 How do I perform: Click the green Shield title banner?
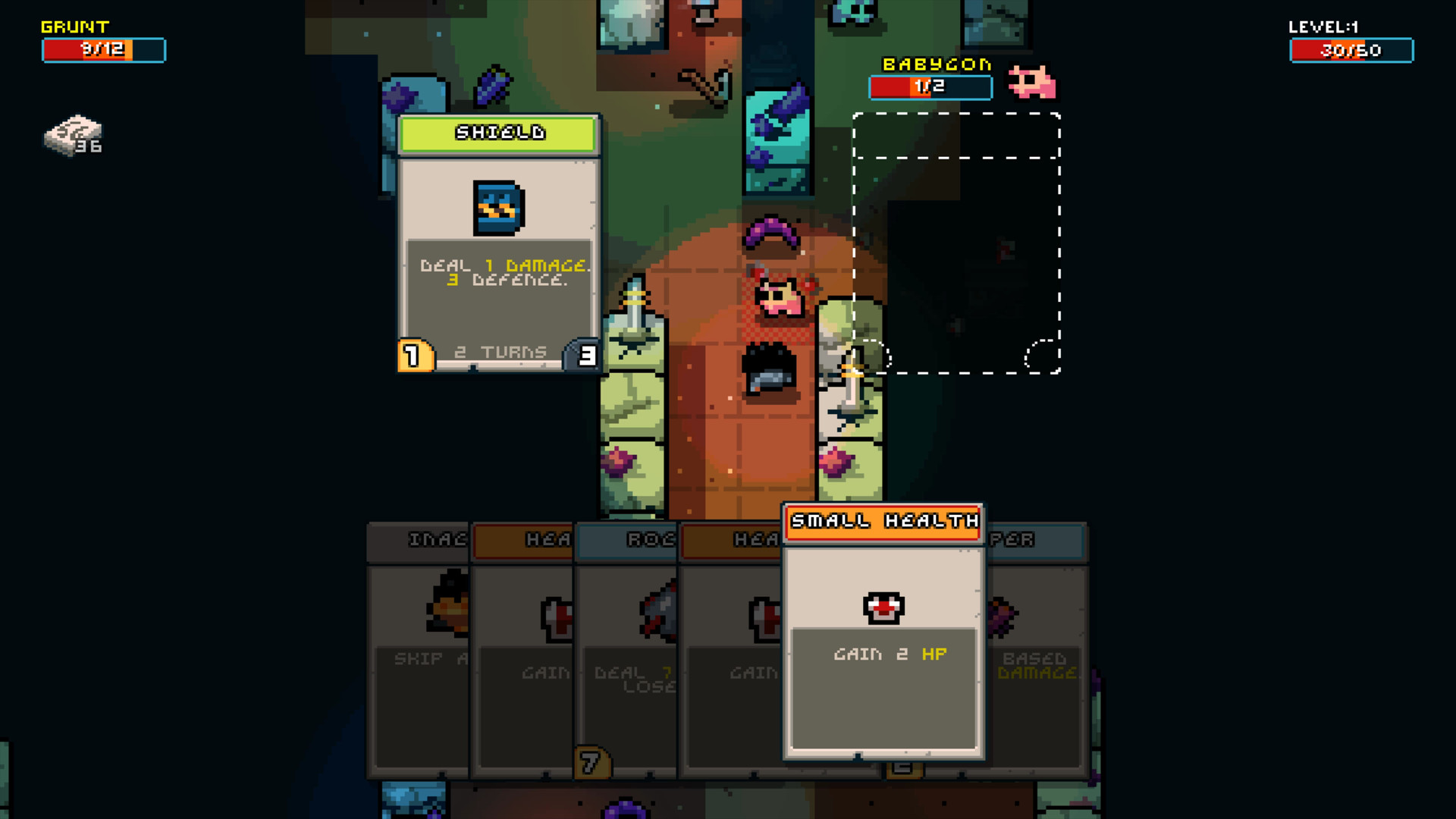pos(498,133)
